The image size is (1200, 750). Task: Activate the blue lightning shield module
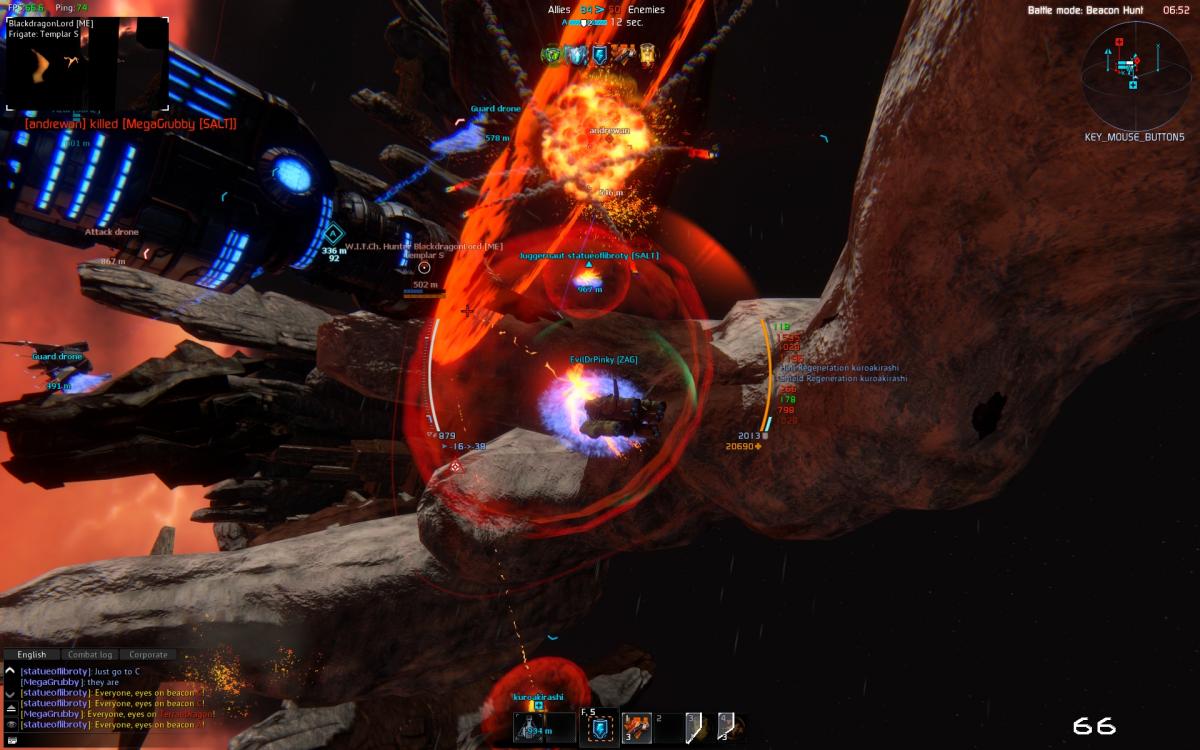click(x=599, y=730)
